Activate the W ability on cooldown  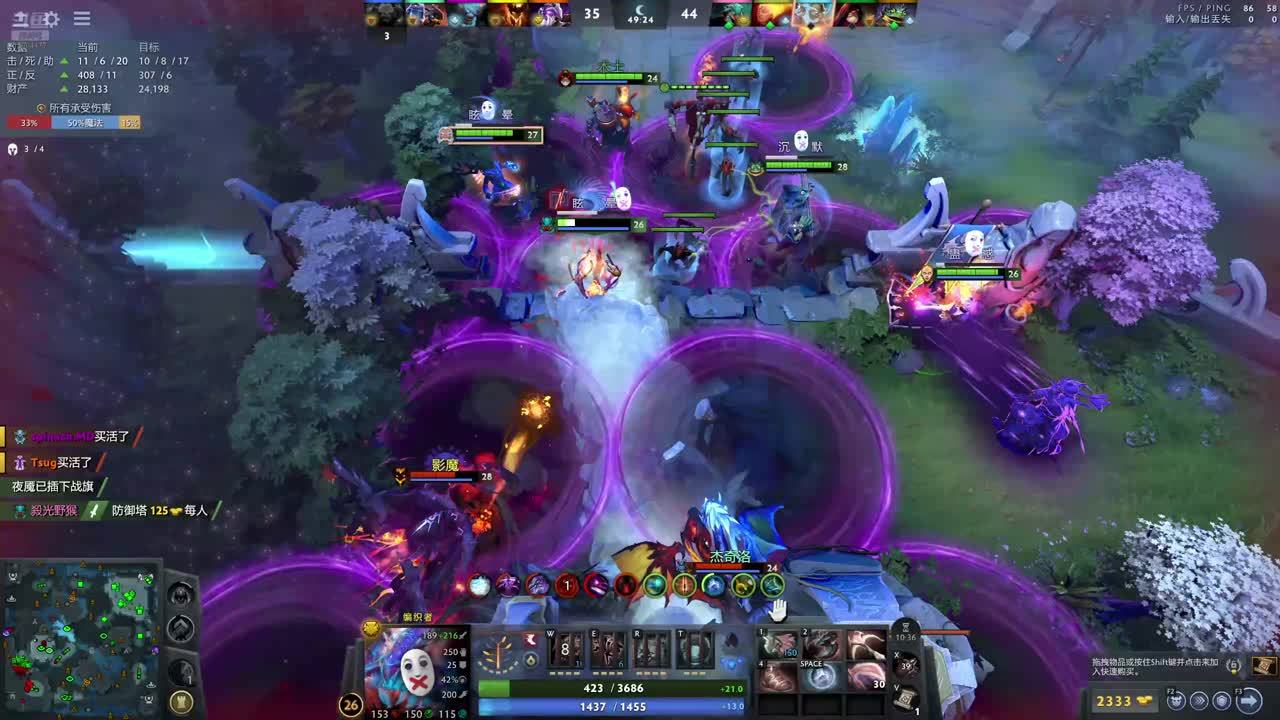(x=564, y=650)
